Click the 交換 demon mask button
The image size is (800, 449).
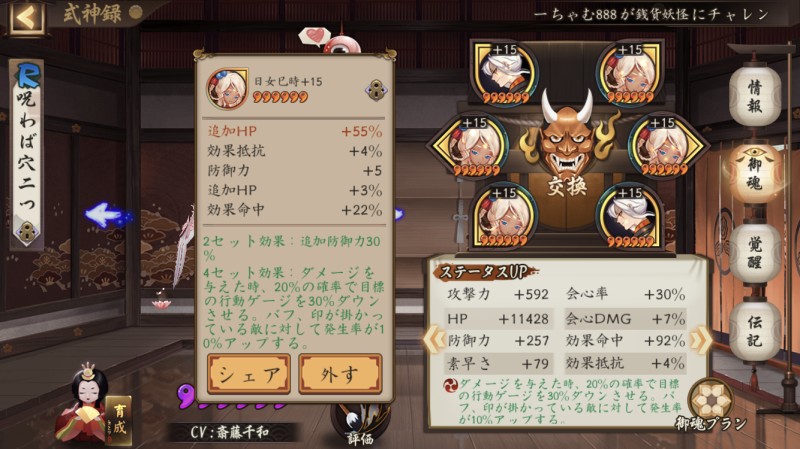coord(566,150)
